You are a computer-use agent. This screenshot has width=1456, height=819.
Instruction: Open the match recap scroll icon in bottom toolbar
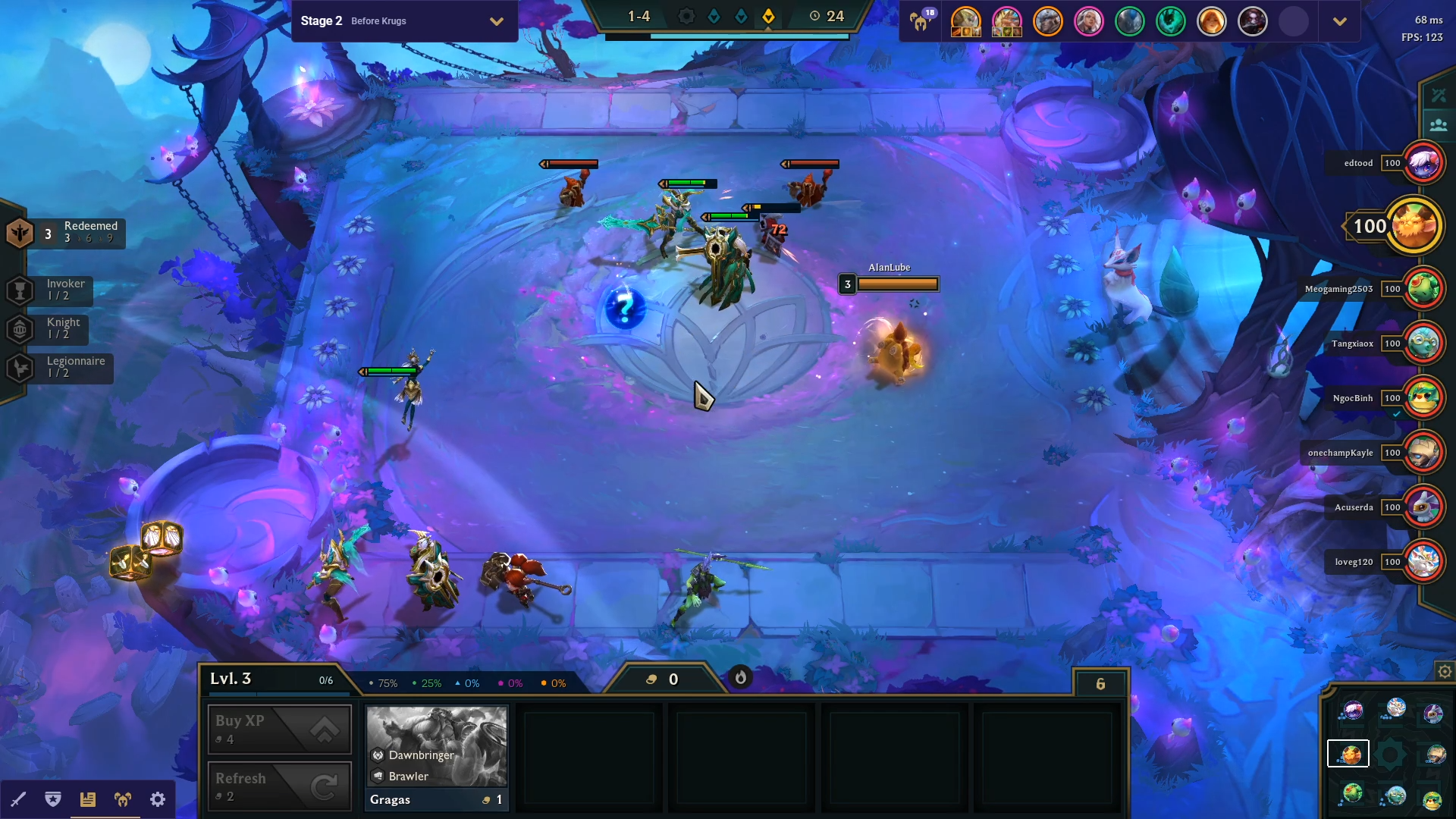tap(87, 799)
